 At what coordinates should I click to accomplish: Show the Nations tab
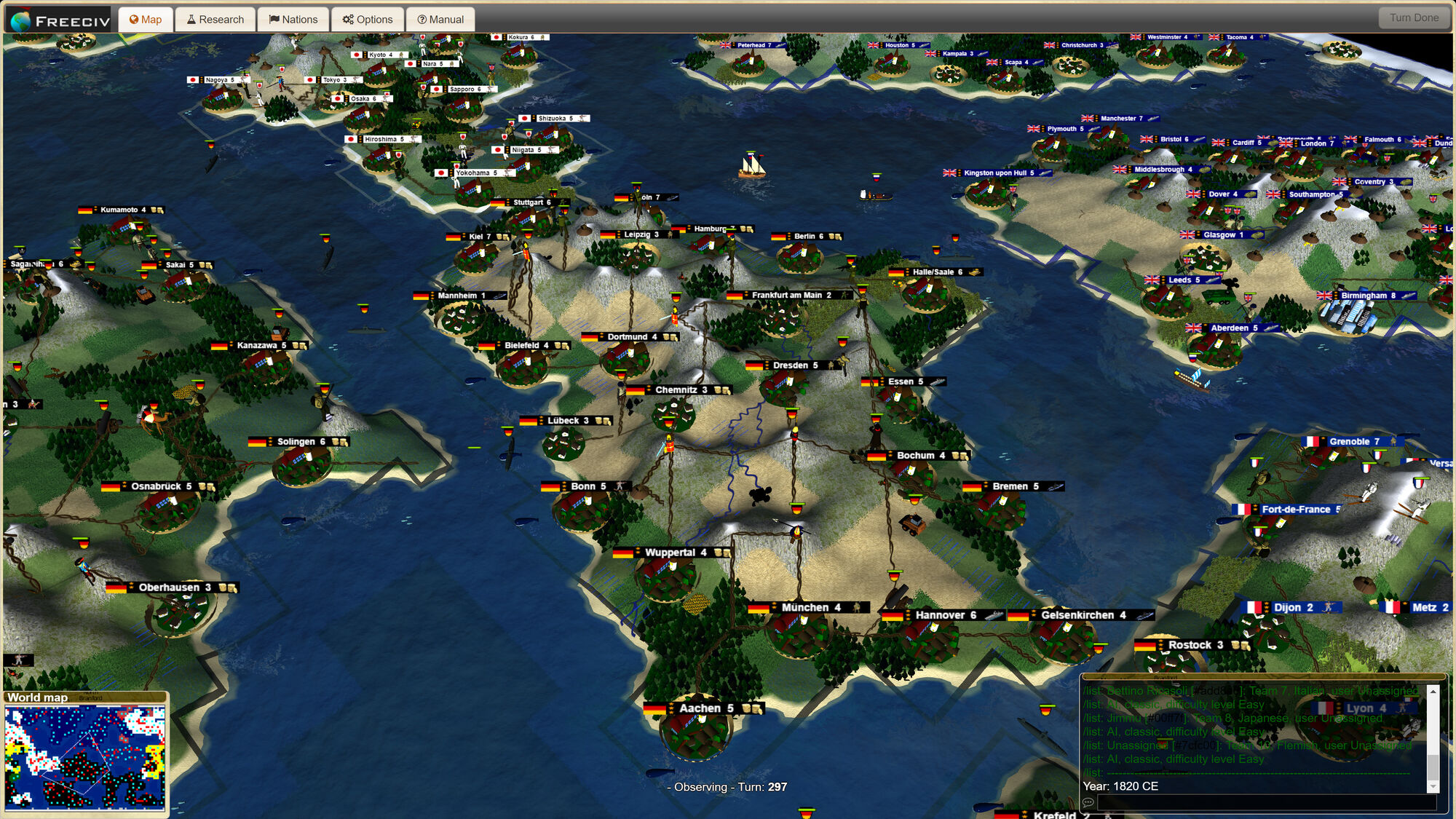[293, 20]
